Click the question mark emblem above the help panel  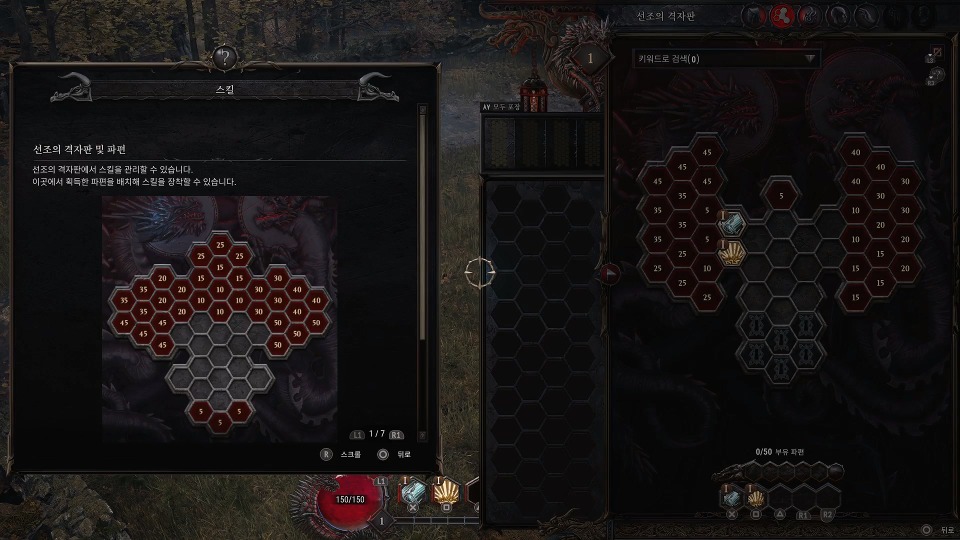tap(225, 58)
